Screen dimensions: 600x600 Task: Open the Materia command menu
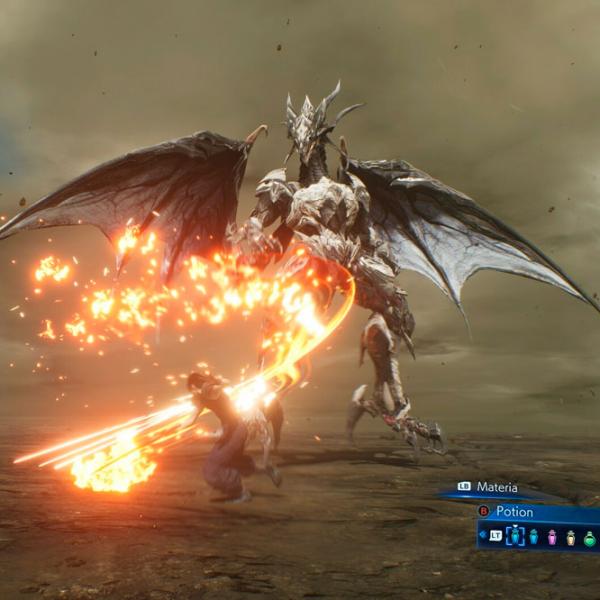tap(495, 487)
